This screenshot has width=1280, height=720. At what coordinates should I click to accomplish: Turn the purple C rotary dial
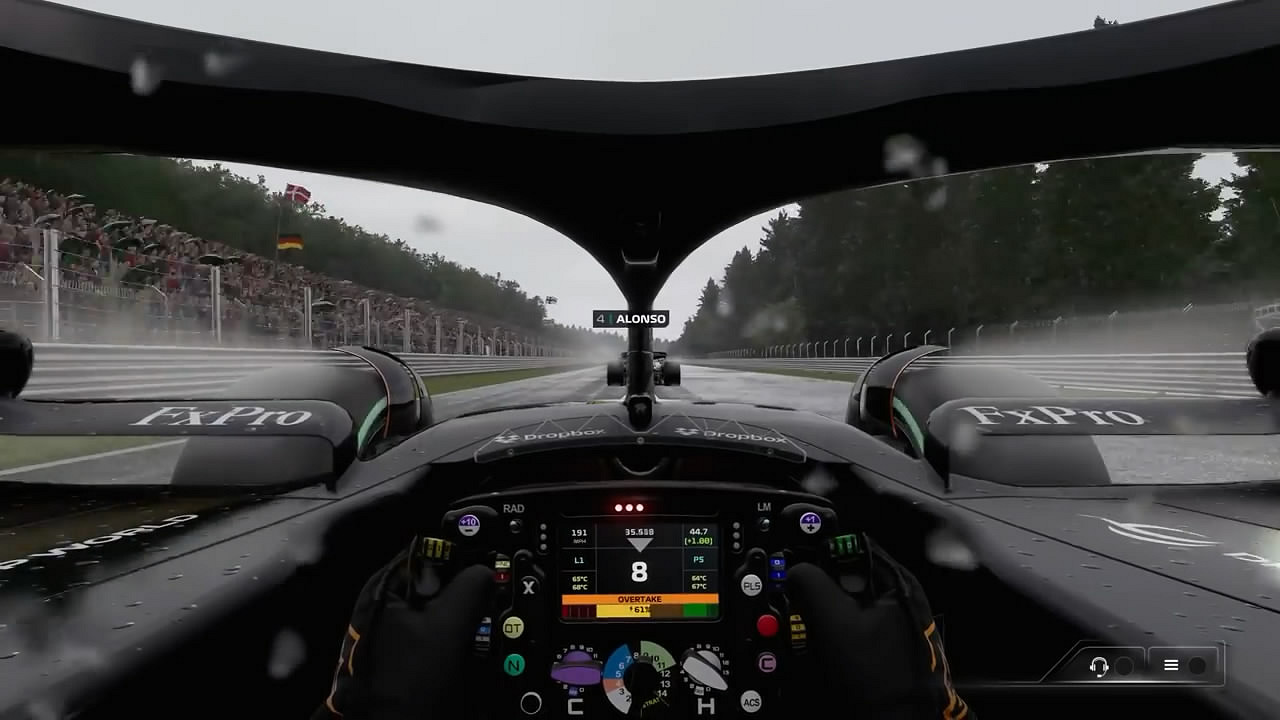[578, 668]
